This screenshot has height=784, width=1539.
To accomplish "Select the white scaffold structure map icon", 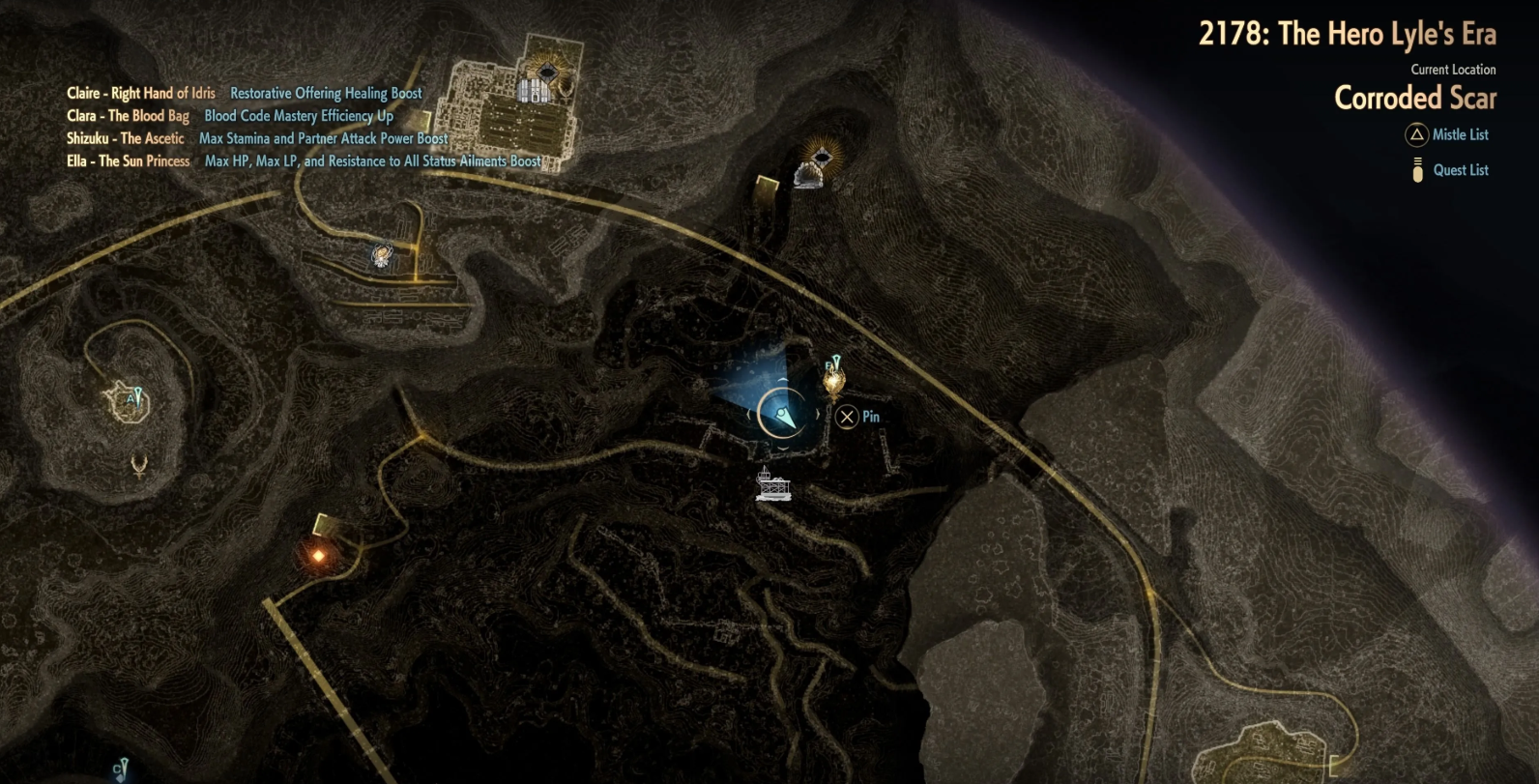I will coord(772,485).
